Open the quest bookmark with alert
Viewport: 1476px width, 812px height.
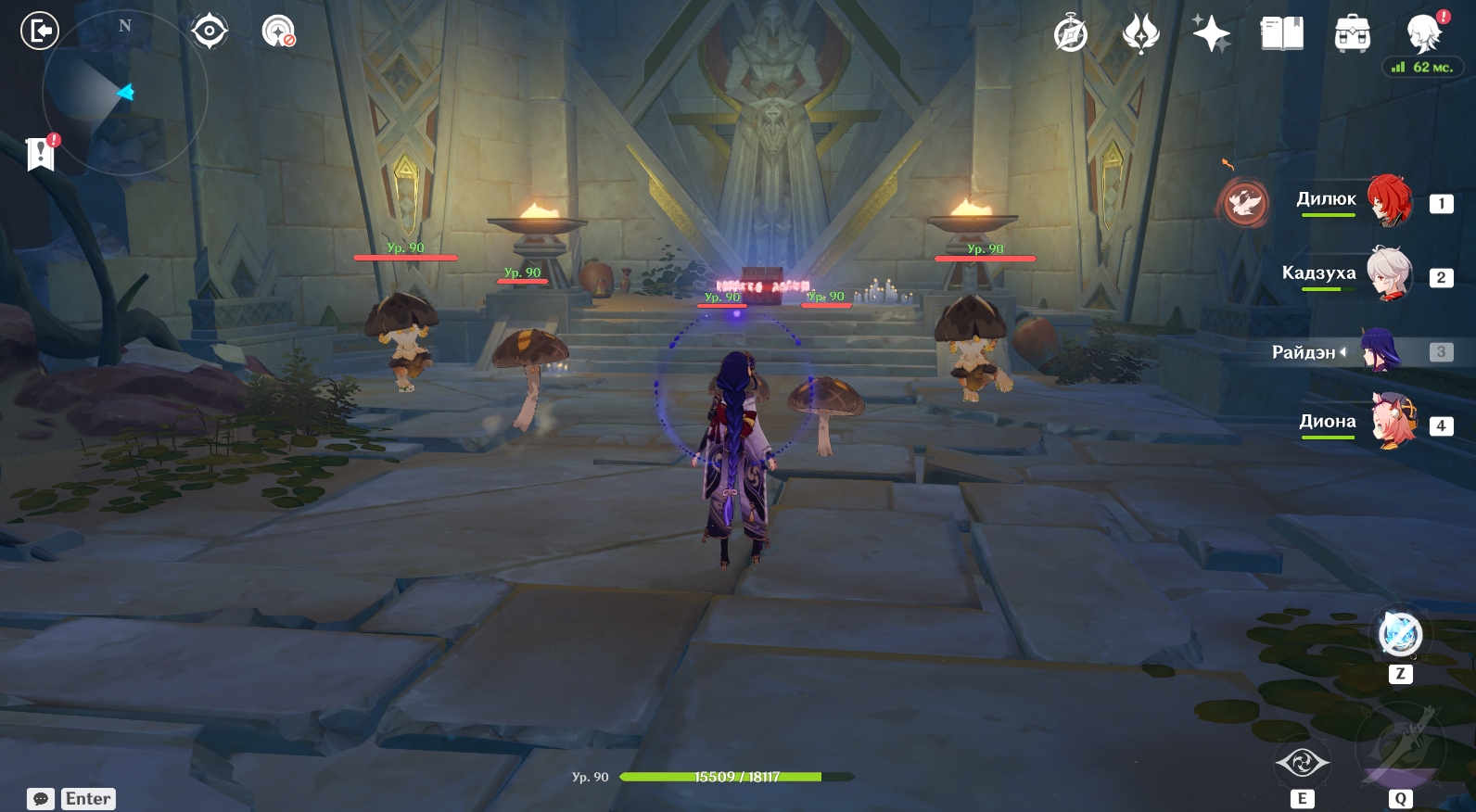(x=41, y=153)
